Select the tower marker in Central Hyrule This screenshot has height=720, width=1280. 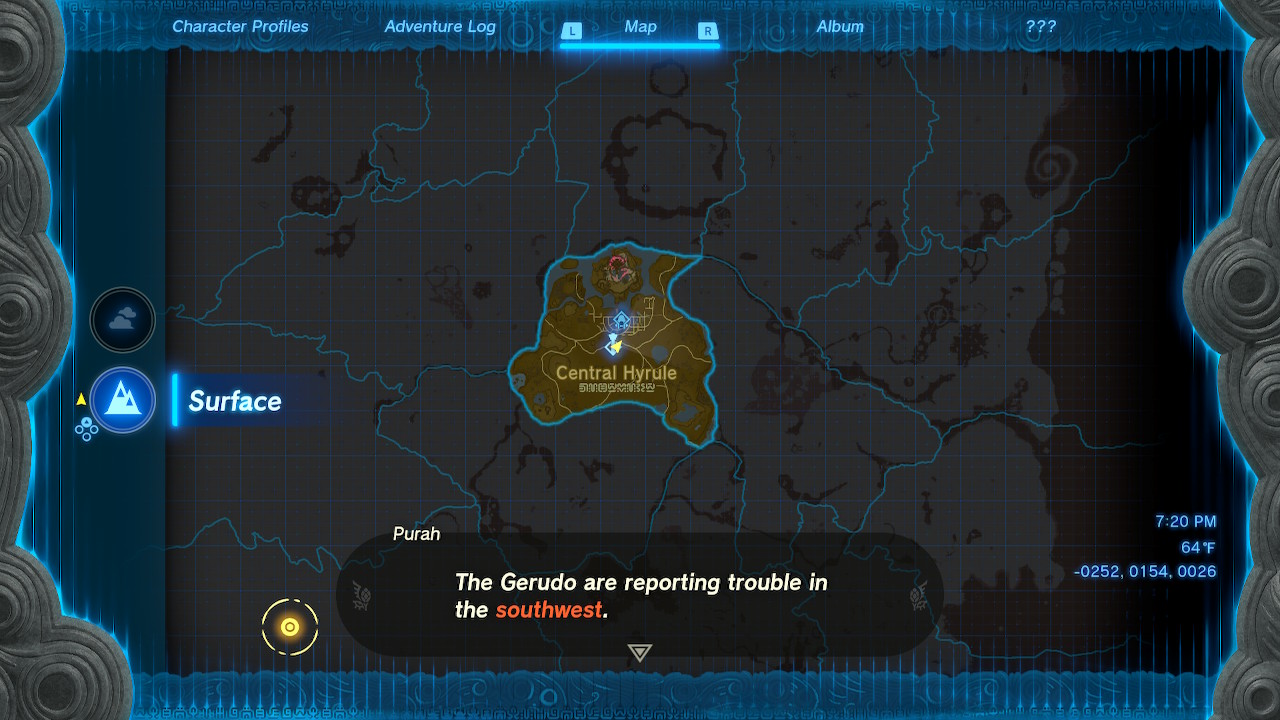coord(621,321)
